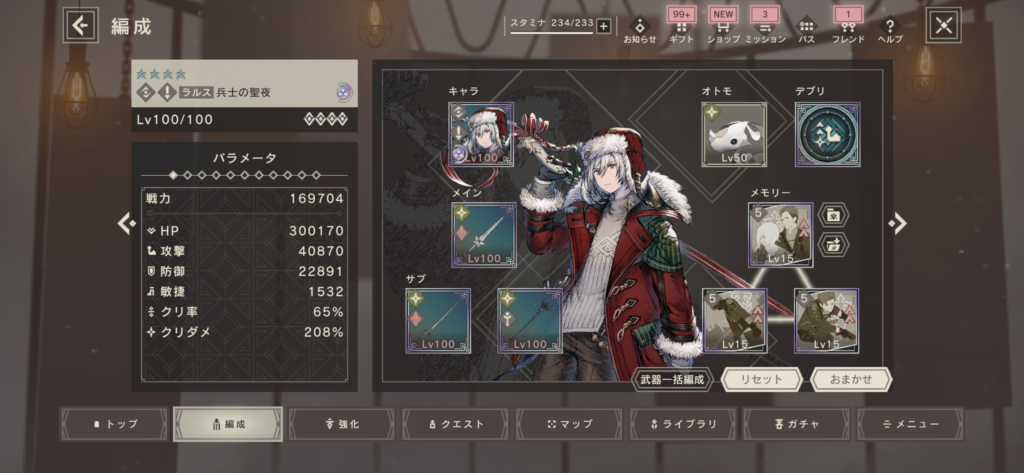1024x473 pixels.
Task: Open the ギフト gift box
Action: coord(682,29)
